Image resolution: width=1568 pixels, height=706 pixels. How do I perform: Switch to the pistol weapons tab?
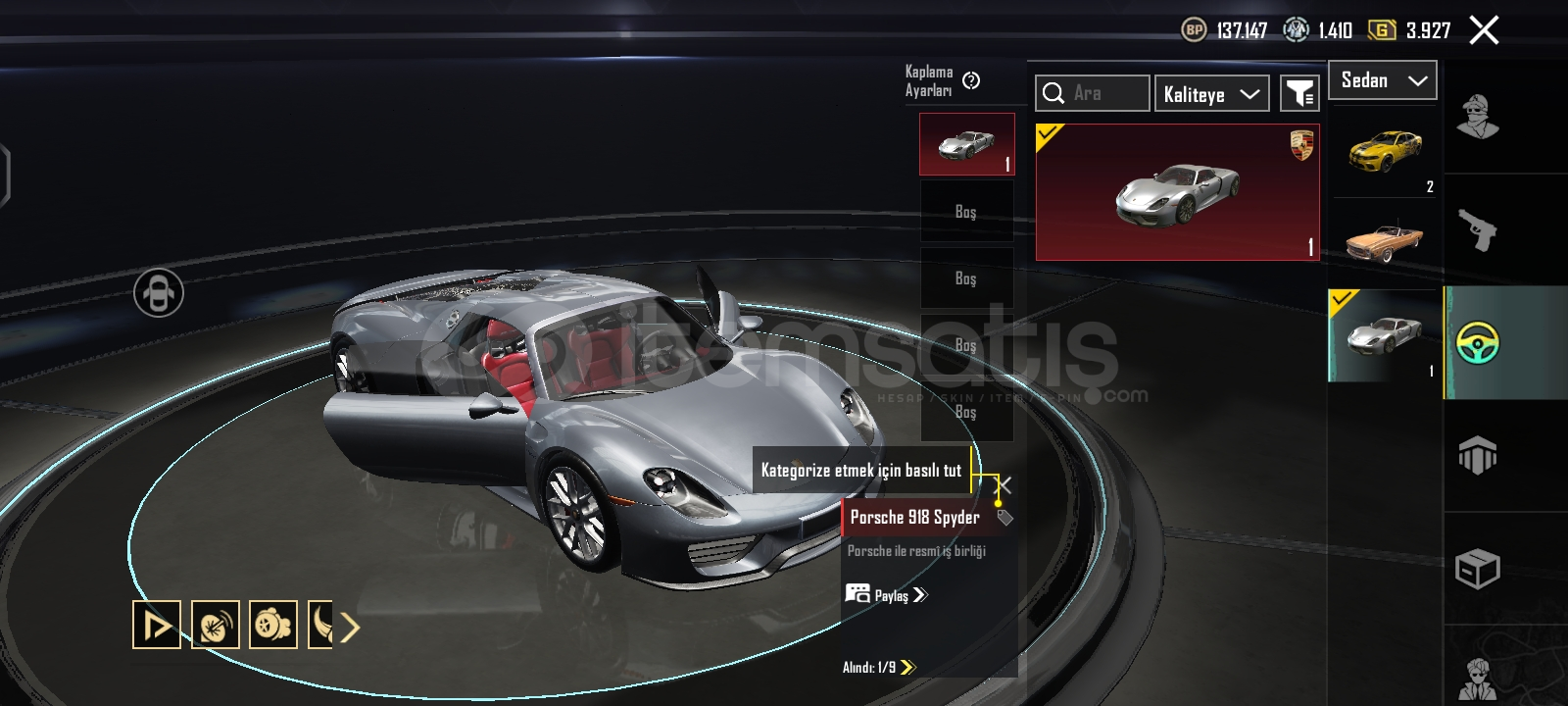[x=1478, y=230]
